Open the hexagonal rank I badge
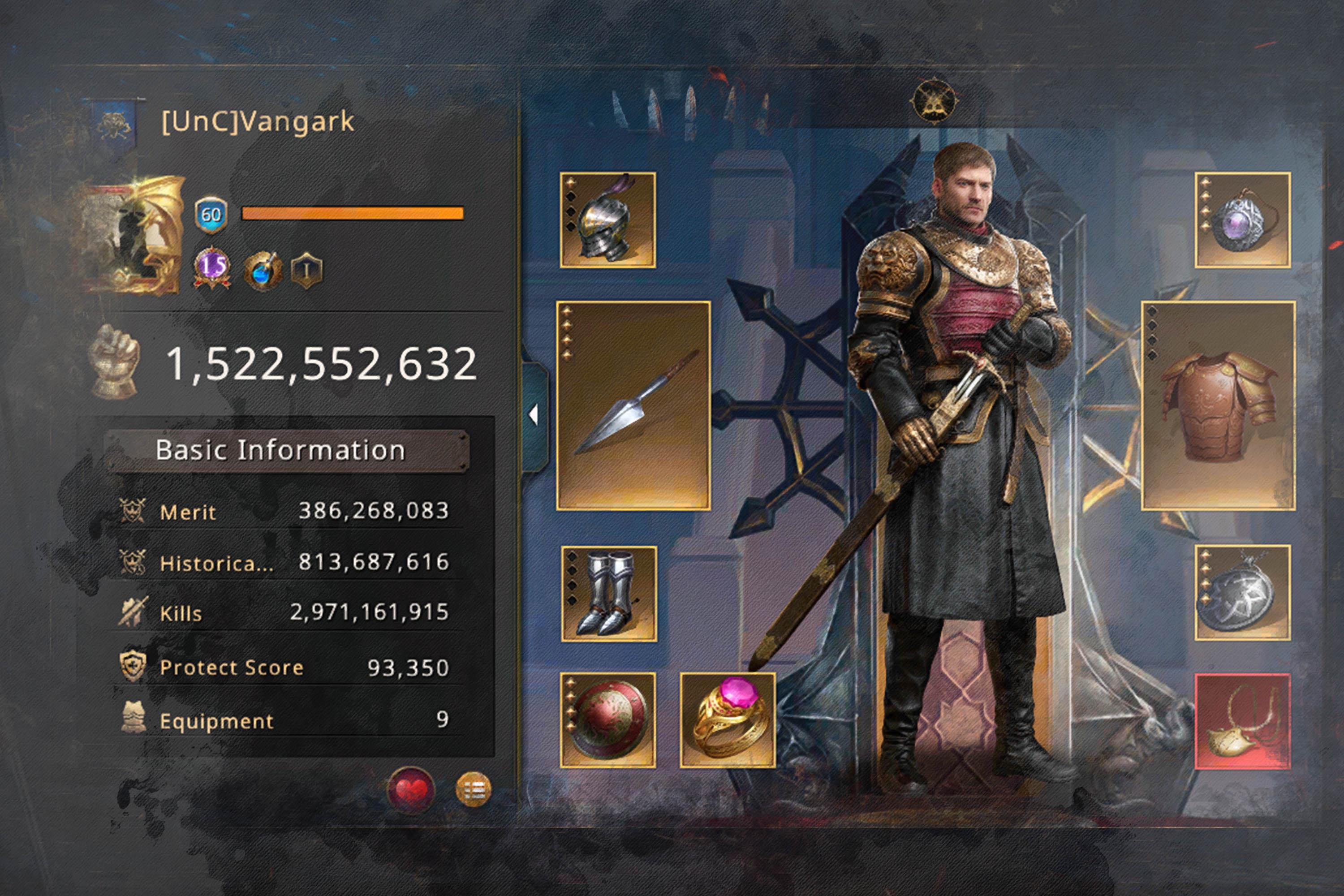 pyautogui.click(x=307, y=270)
